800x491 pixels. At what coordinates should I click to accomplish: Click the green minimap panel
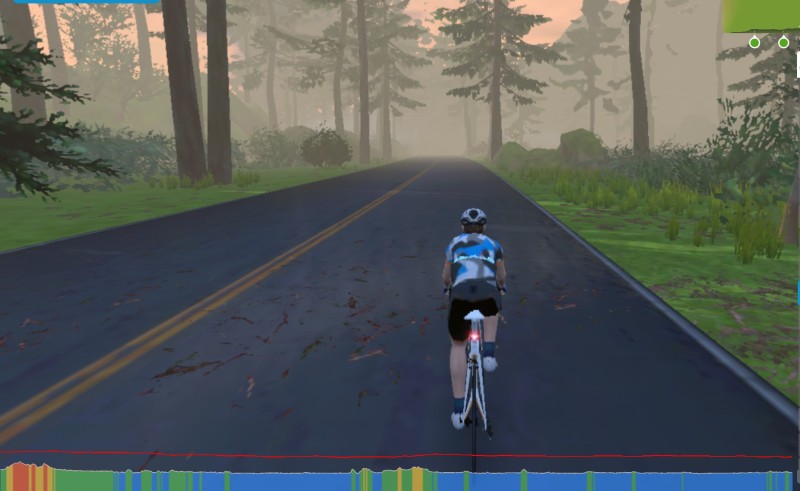coord(761,15)
